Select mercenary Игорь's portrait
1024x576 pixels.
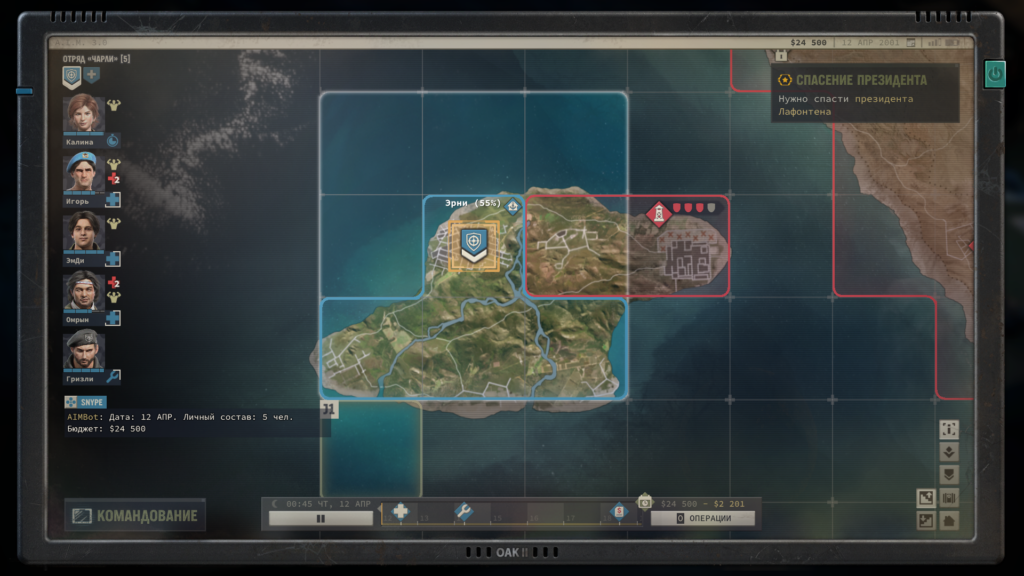pyautogui.click(x=84, y=174)
